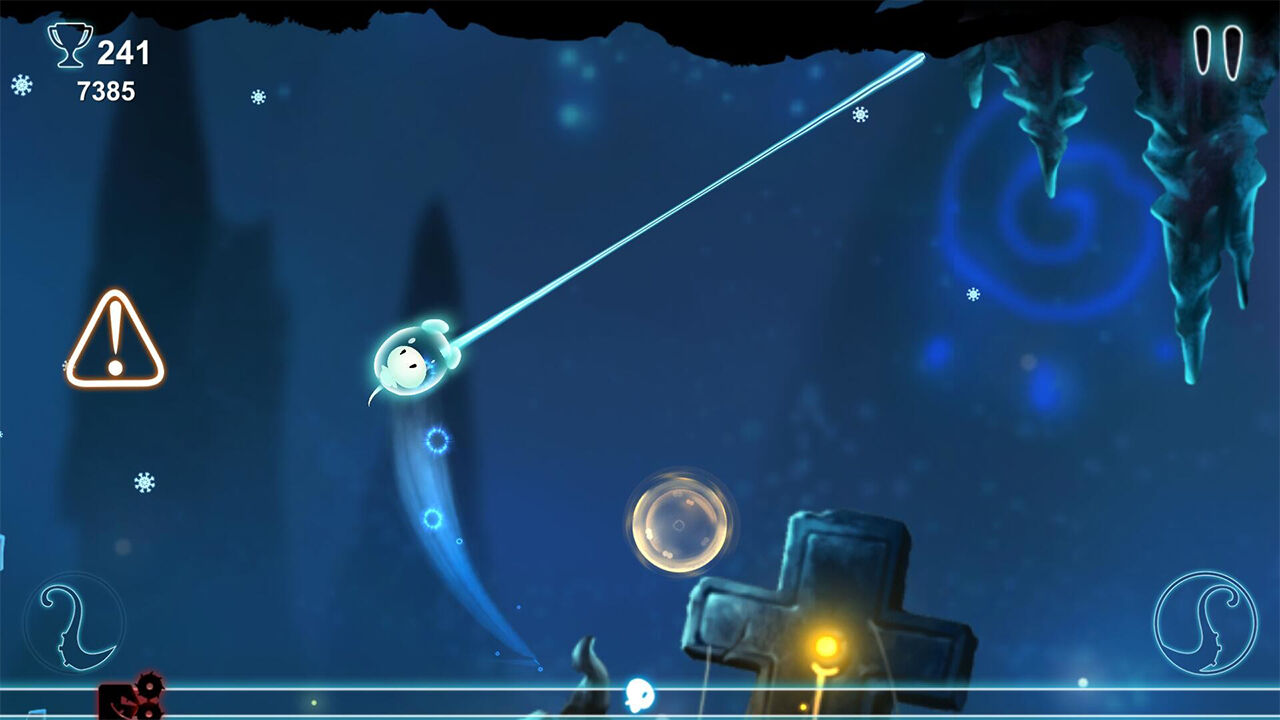Image resolution: width=1280 pixels, height=720 pixels.
Task: Click the trophy icon beside the score
Action: click(70, 45)
